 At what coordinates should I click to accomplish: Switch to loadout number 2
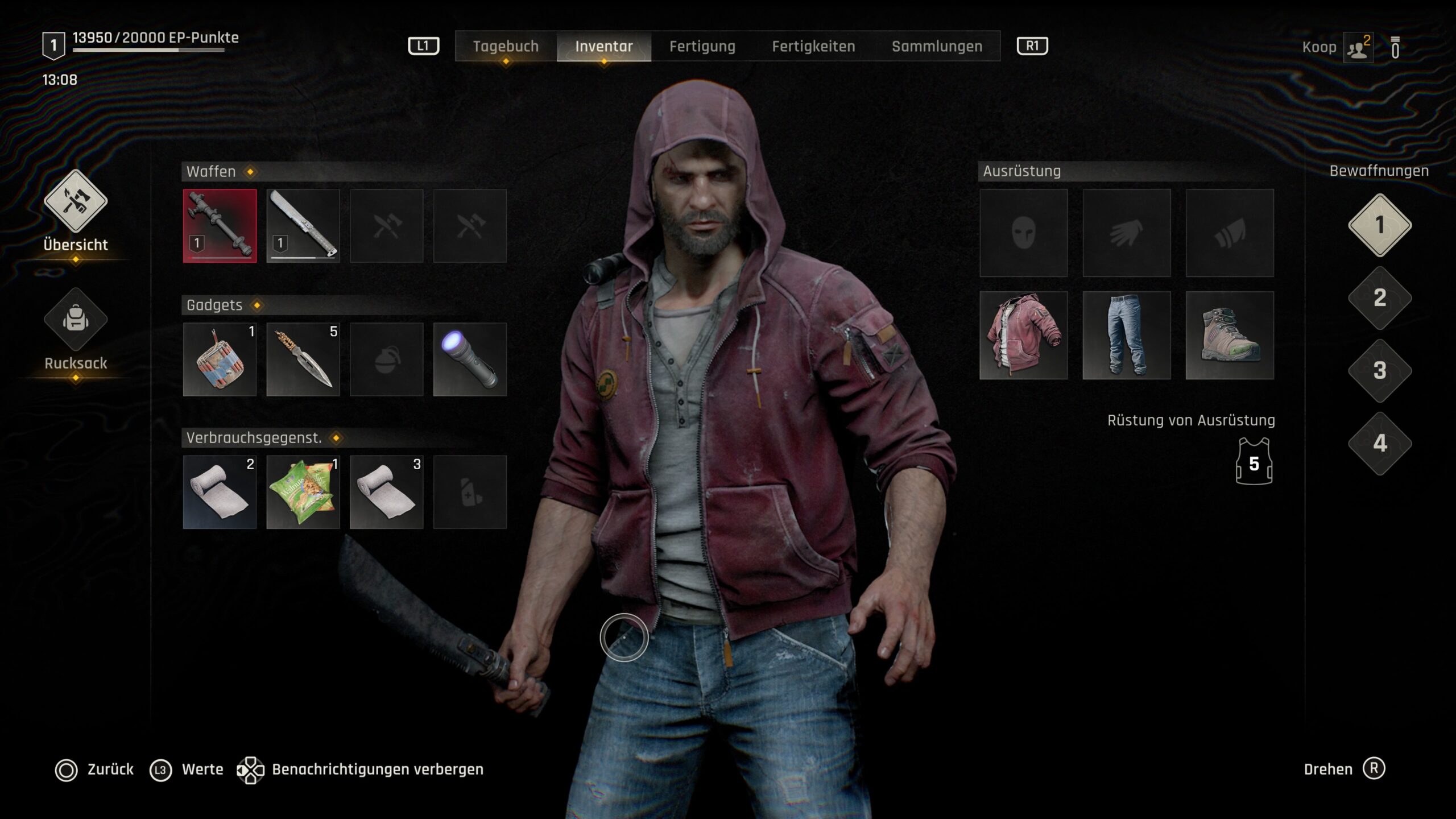pos(1380,298)
